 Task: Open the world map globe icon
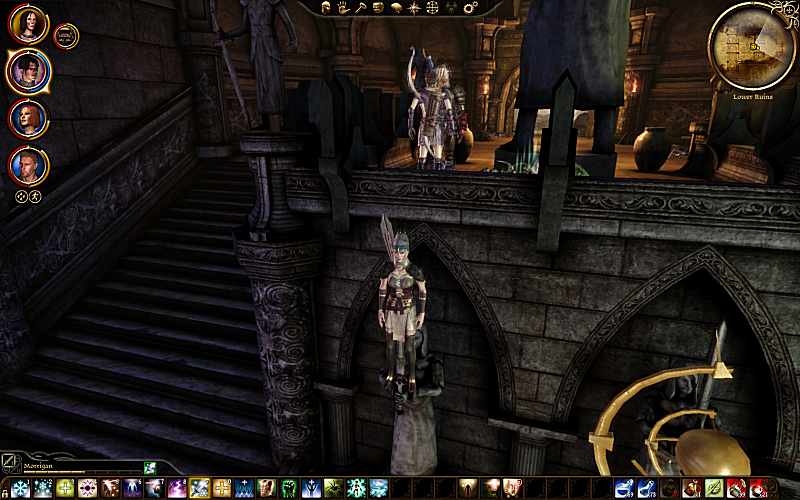432,8
